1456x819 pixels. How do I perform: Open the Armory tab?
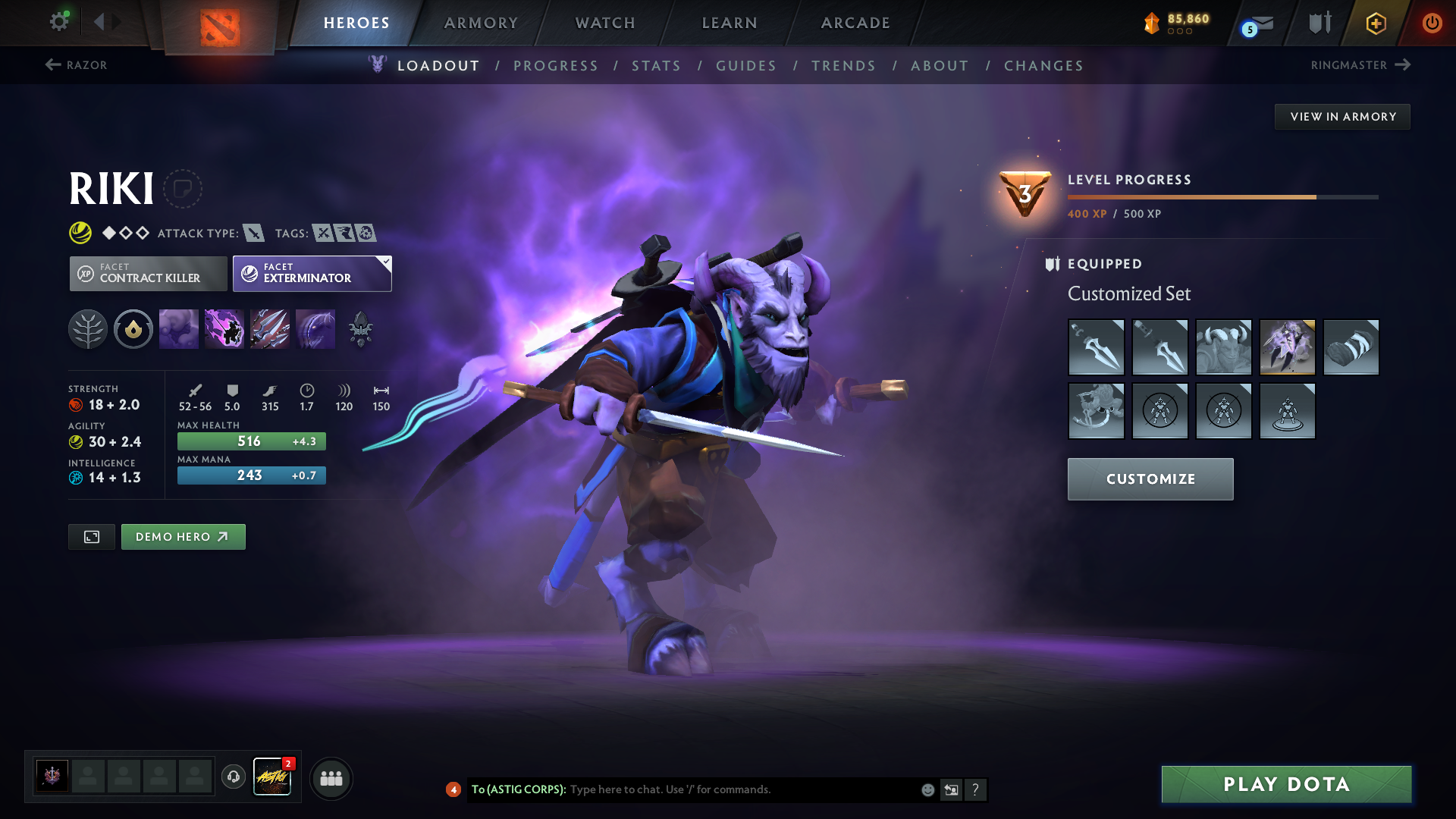click(481, 23)
